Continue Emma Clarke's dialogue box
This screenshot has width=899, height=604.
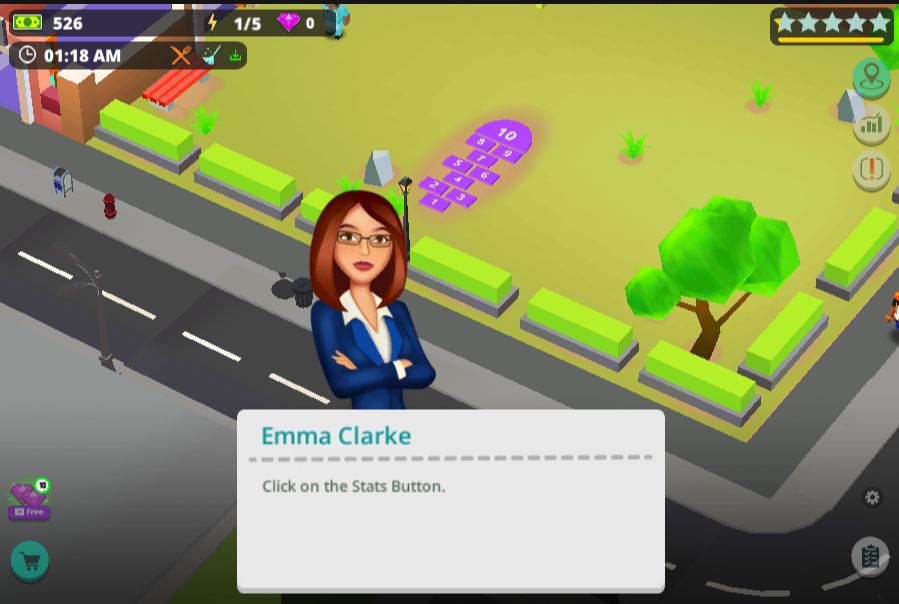(x=450, y=500)
